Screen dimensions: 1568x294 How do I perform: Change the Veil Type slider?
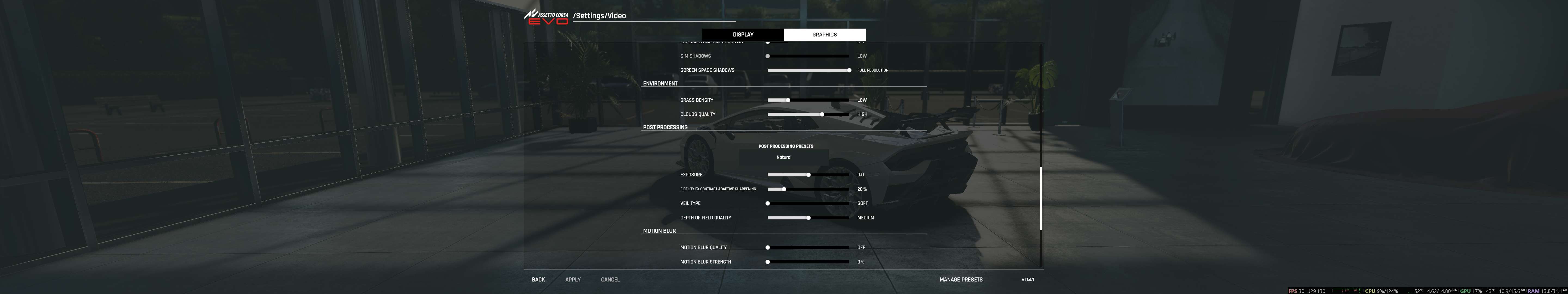(x=808, y=203)
